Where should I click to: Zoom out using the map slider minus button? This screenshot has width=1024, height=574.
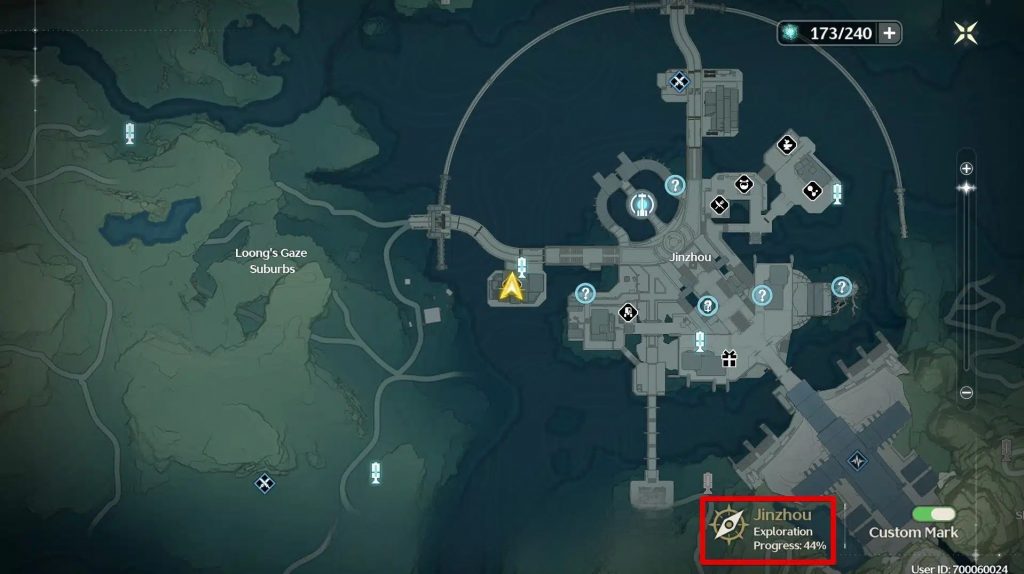click(966, 393)
